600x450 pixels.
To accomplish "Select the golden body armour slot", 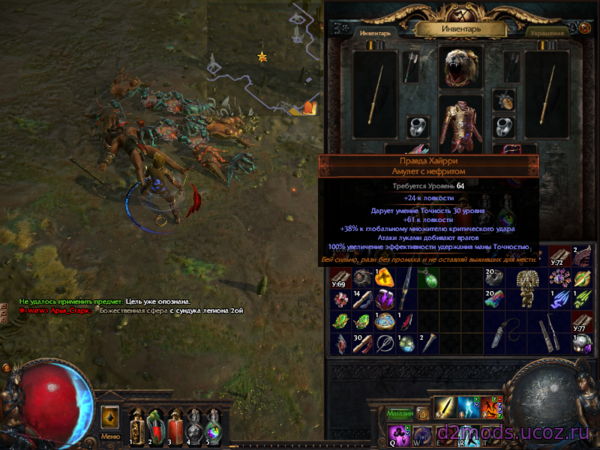I will pos(462,124).
